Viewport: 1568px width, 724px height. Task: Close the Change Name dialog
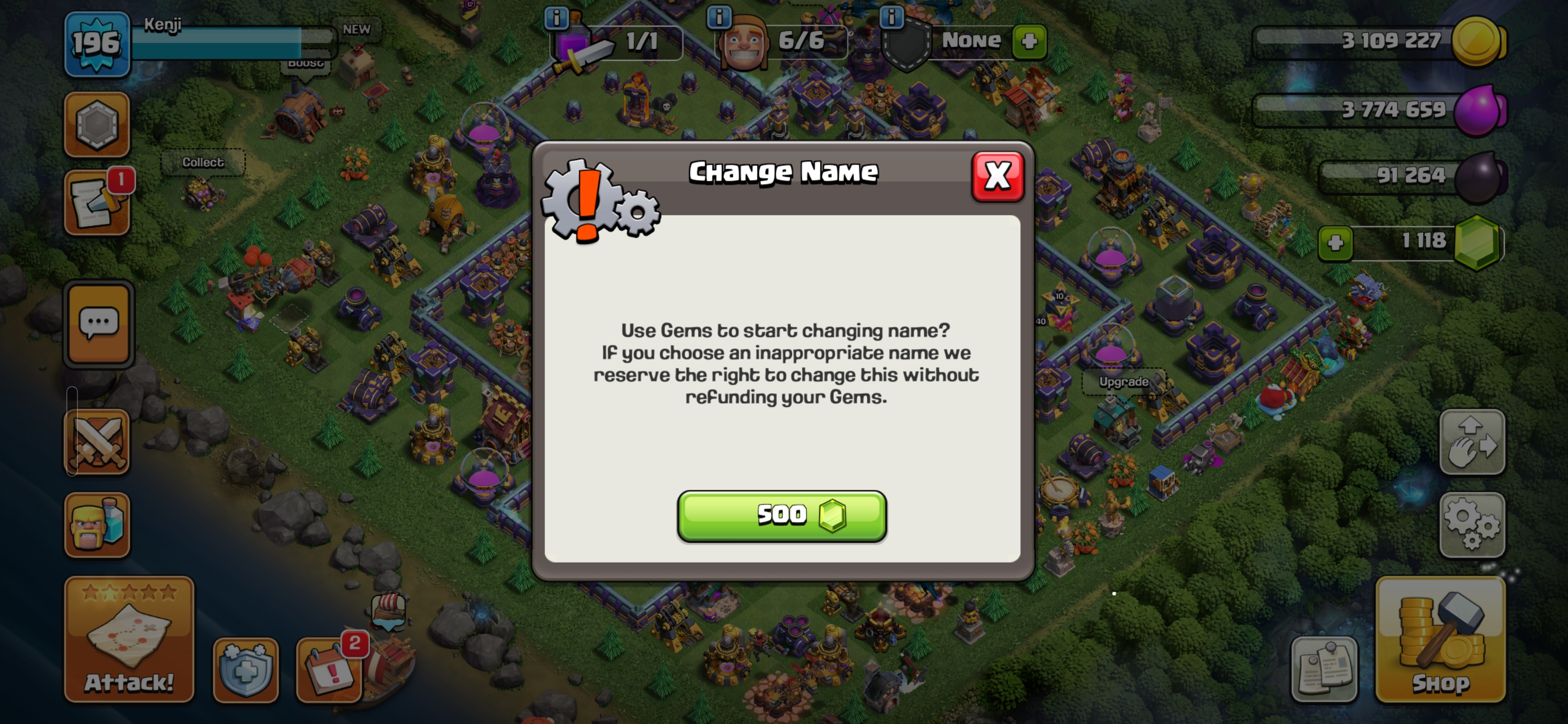[x=998, y=176]
